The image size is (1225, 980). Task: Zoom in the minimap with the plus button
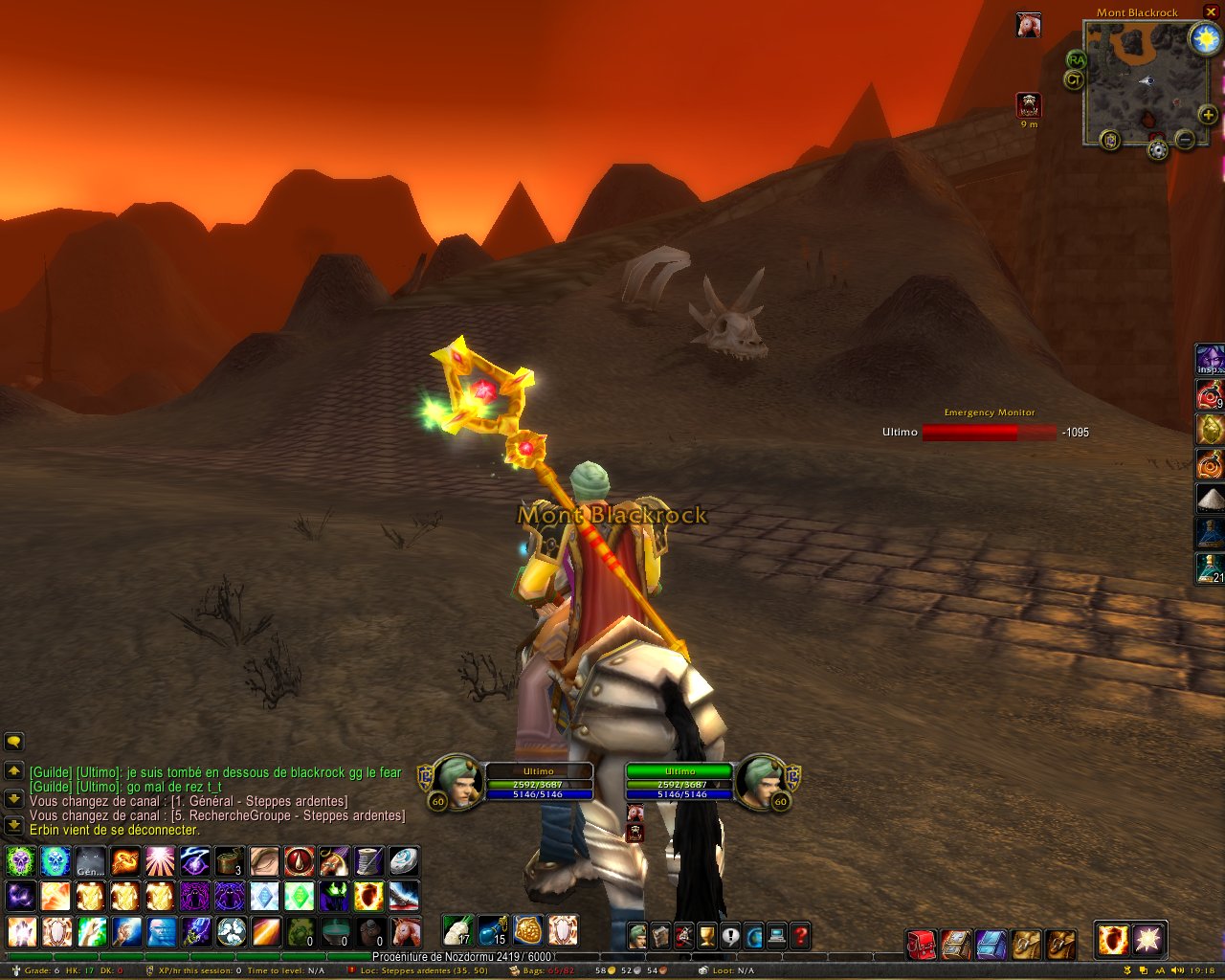pyautogui.click(x=1208, y=116)
